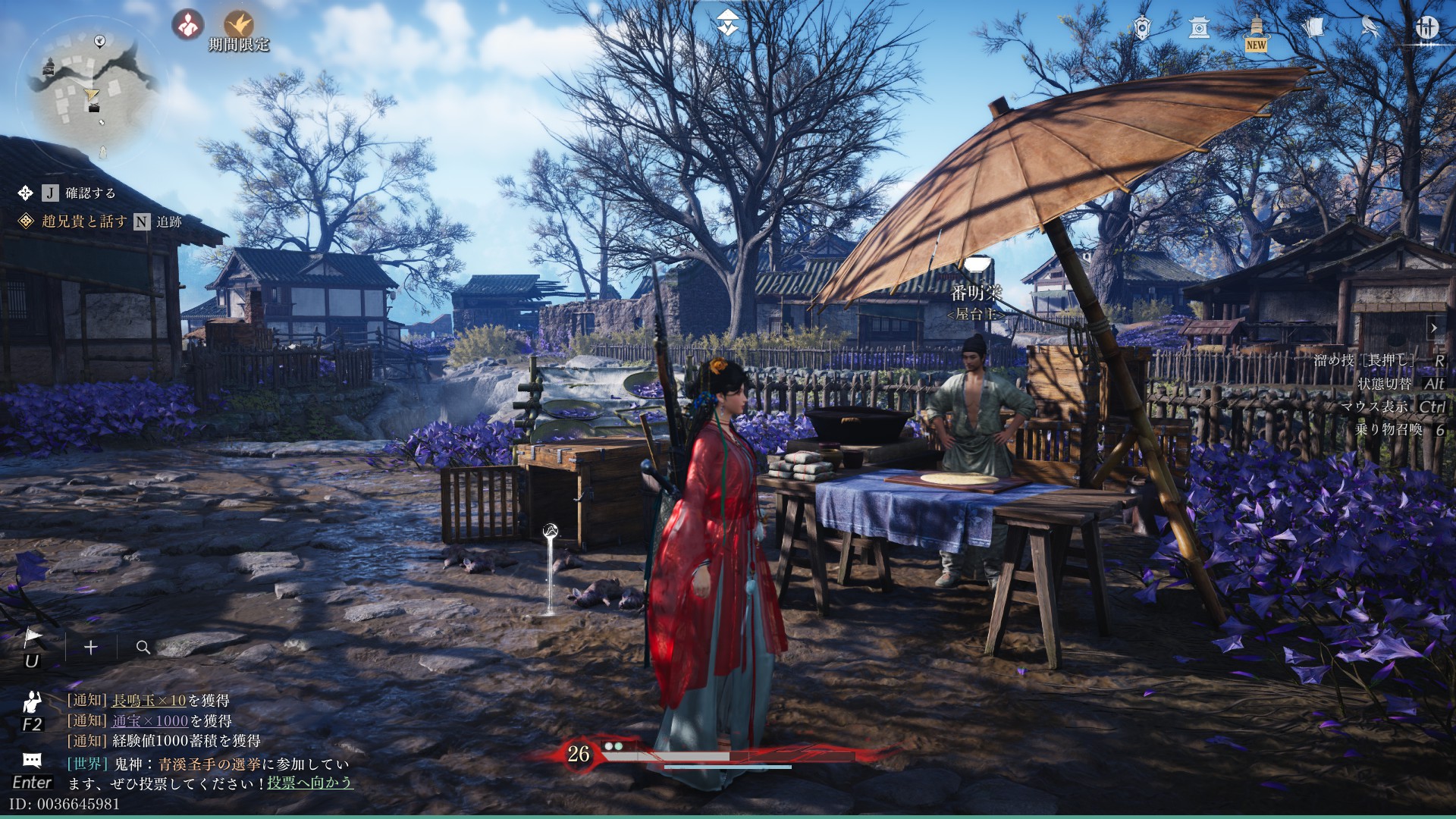Click the 確認する objective entry
Image resolution: width=1456 pixels, height=819 pixels.
point(89,193)
